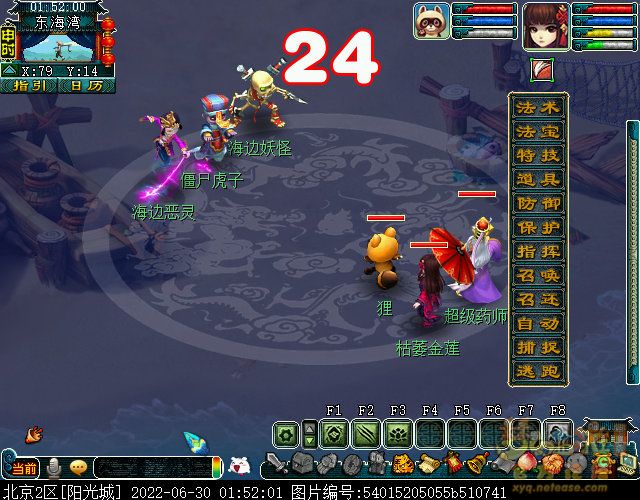Open the 道具 item command
The image size is (640, 500).
538,180
